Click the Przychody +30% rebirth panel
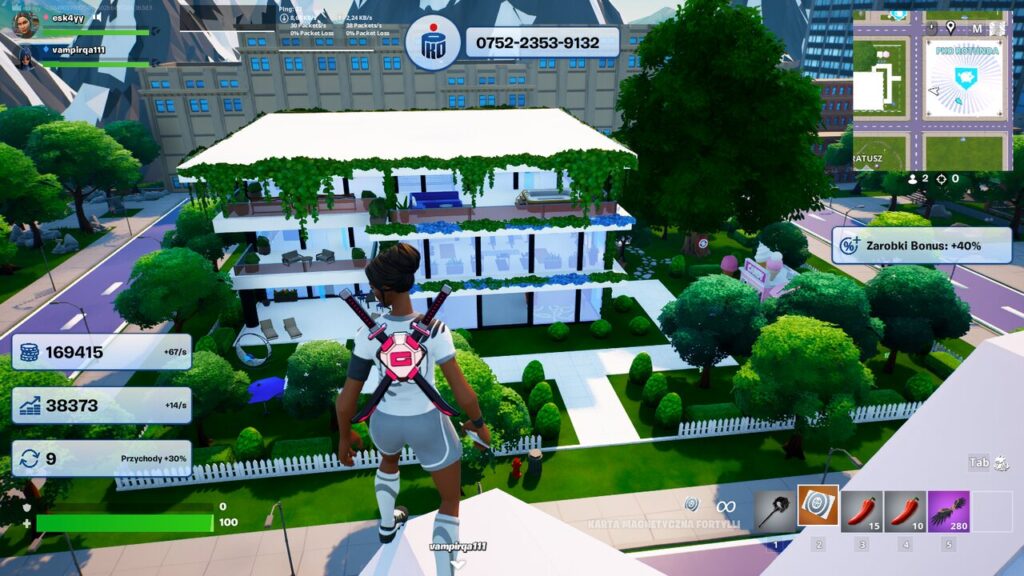This screenshot has height=576, width=1024. click(x=101, y=459)
